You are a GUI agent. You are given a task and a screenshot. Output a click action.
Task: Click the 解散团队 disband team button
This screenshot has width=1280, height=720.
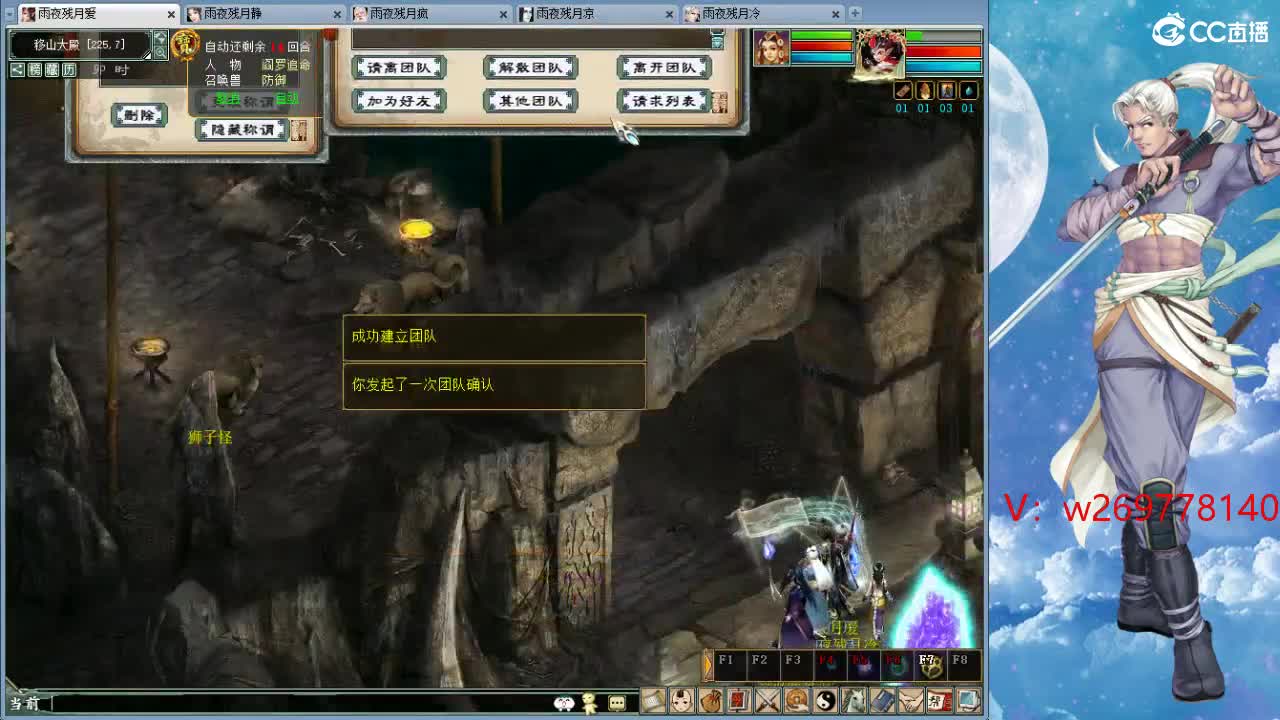(x=530, y=67)
